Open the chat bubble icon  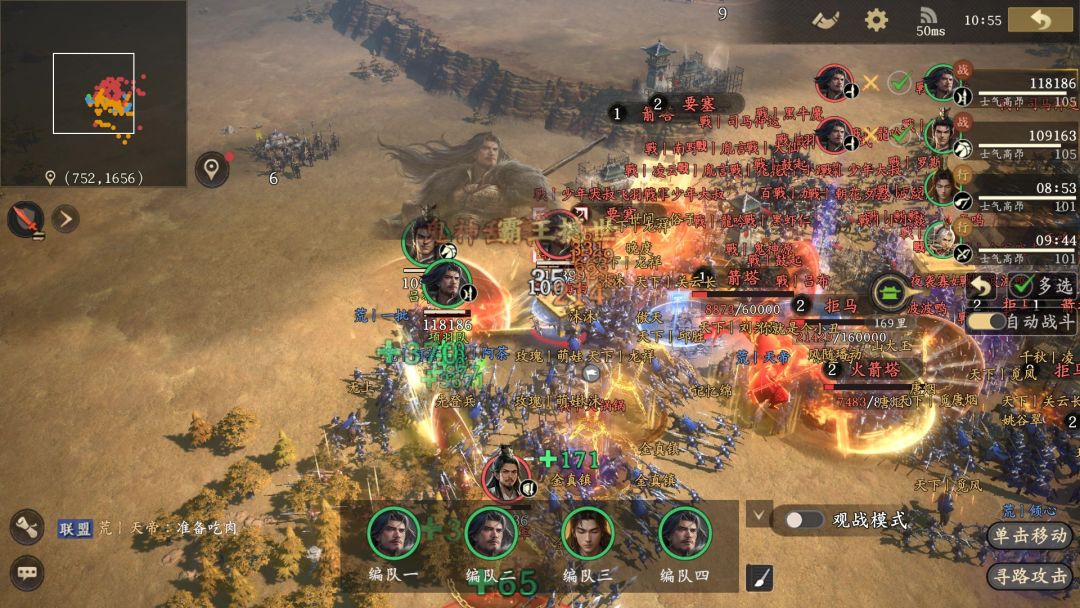pyautogui.click(x=27, y=573)
